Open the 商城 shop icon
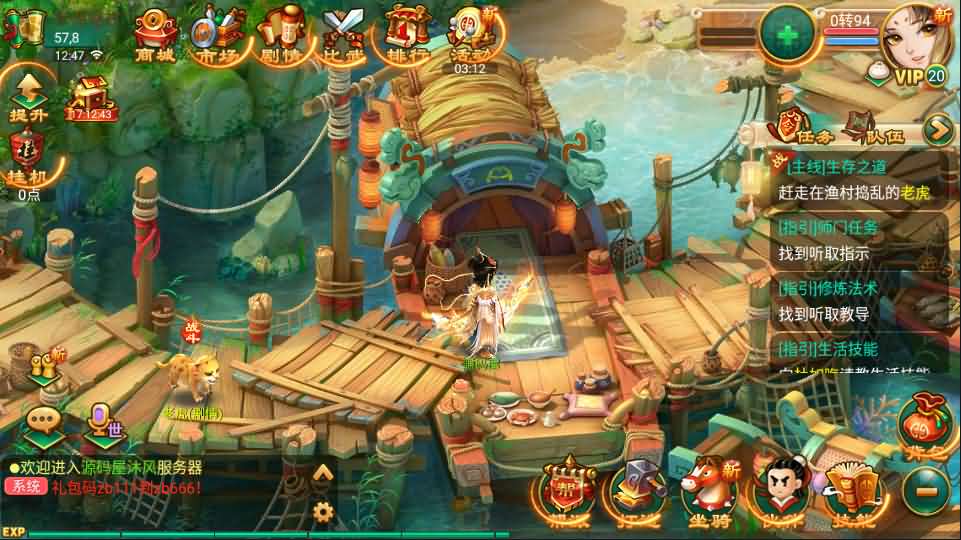This screenshot has width=961, height=540. tap(154, 34)
